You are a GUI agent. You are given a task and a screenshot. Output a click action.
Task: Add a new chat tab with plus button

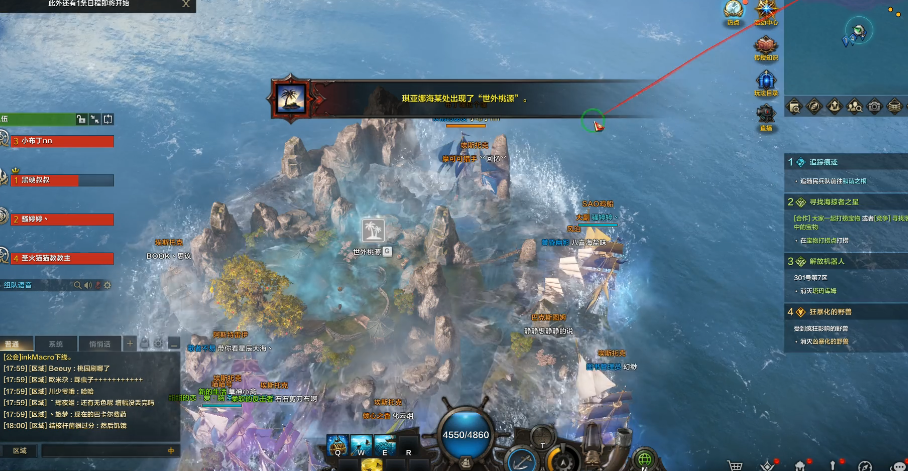129,343
